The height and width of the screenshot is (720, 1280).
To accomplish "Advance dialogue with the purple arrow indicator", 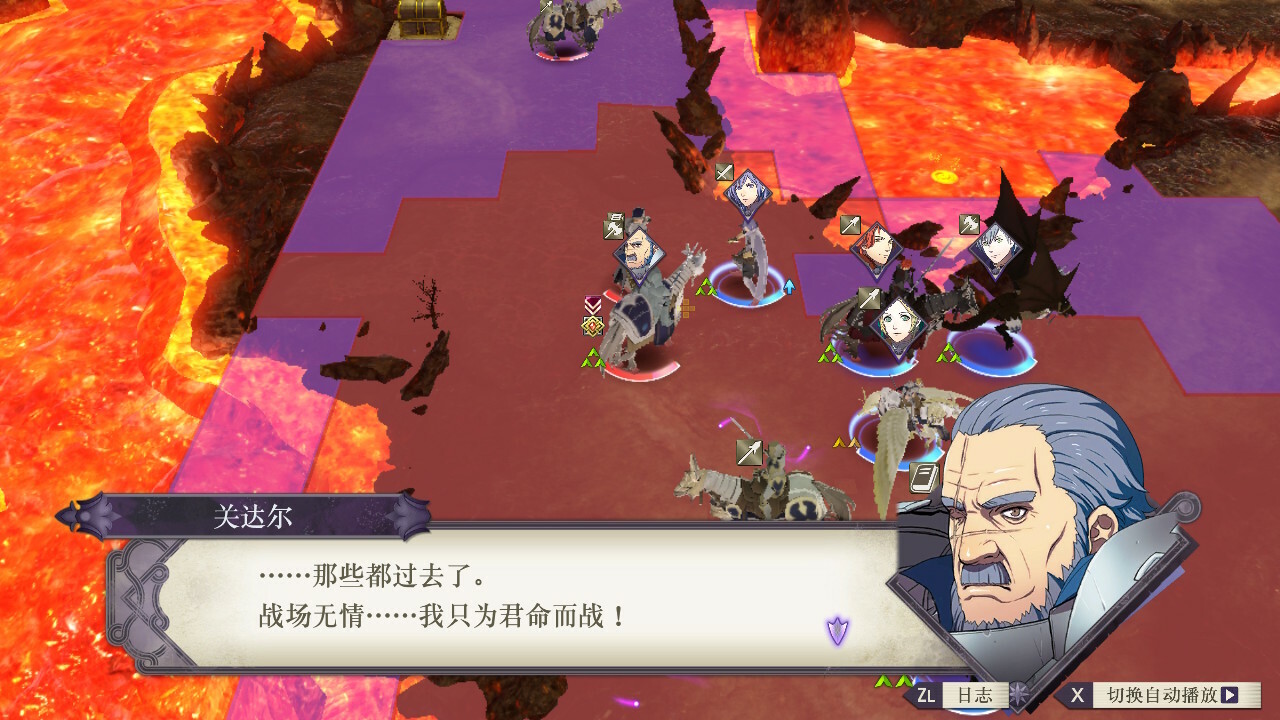I will tap(837, 630).
